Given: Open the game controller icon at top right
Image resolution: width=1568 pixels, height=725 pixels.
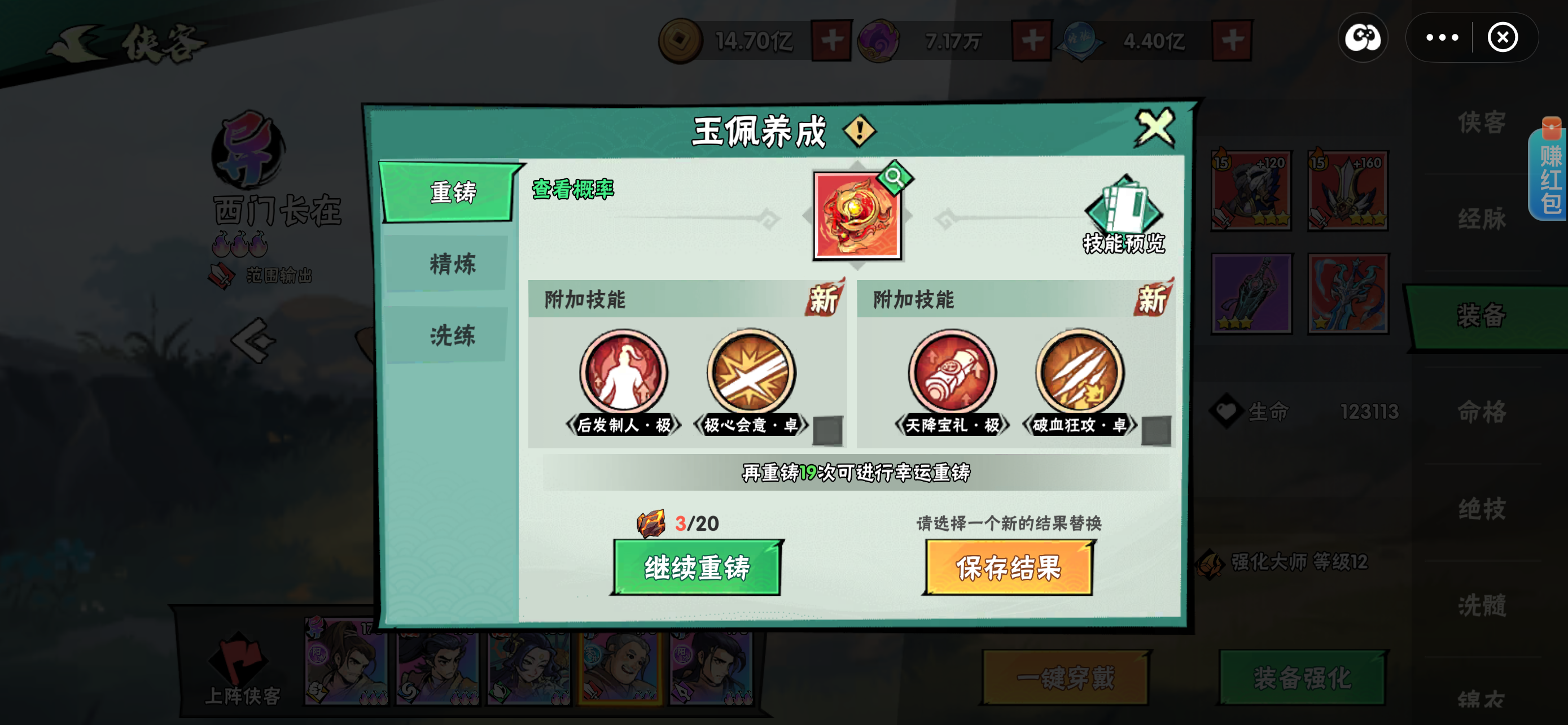Looking at the screenshot, I should coord(1363,38).
